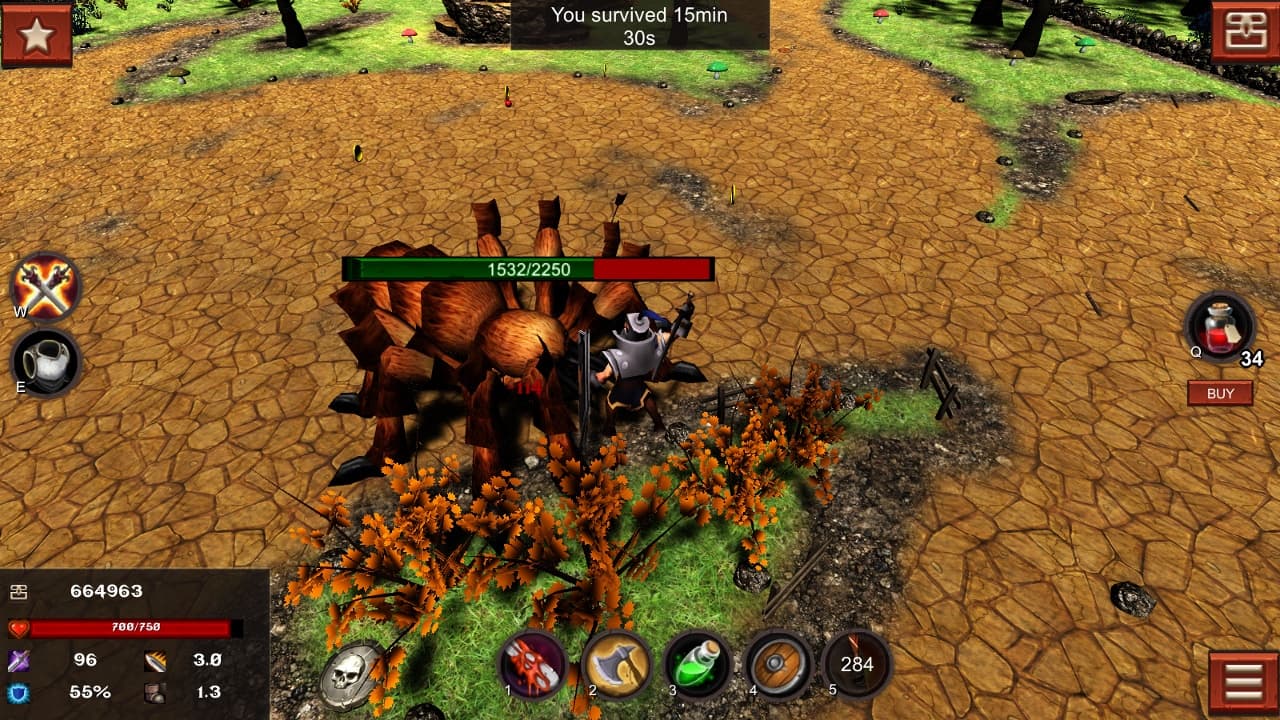Open the star menu button
Image resolution: width=1280 pixels, height=720 pixels.
pos(37,35)
